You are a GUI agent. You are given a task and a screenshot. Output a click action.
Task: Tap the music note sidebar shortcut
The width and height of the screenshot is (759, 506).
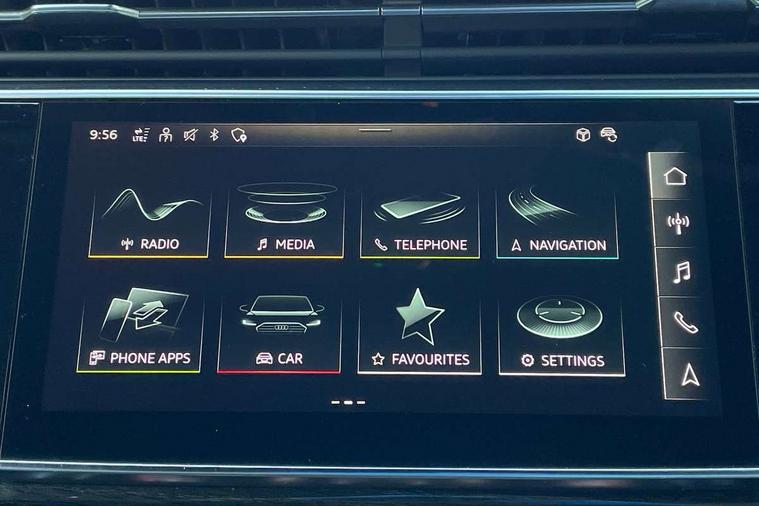(680, 272)
